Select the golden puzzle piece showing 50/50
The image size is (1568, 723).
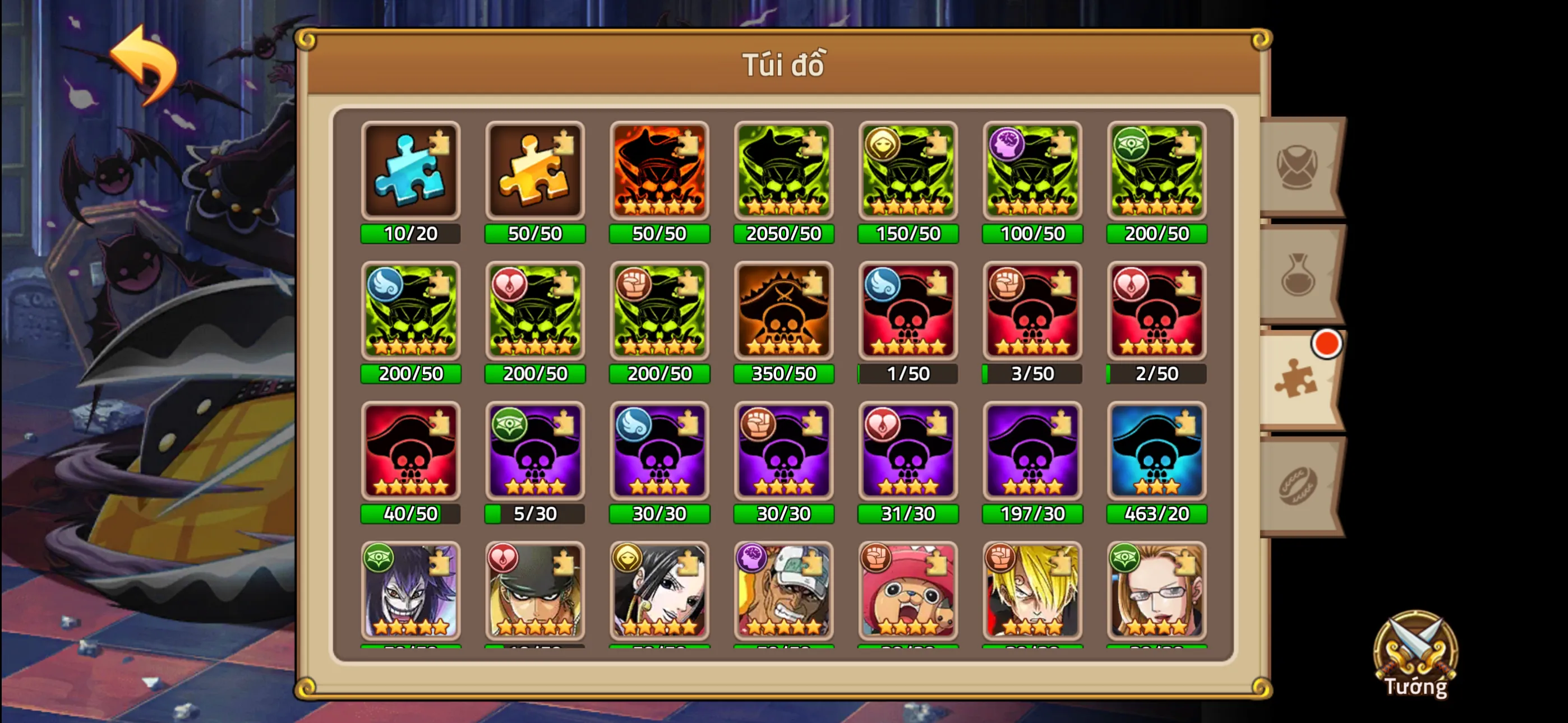tap(535, 172)
